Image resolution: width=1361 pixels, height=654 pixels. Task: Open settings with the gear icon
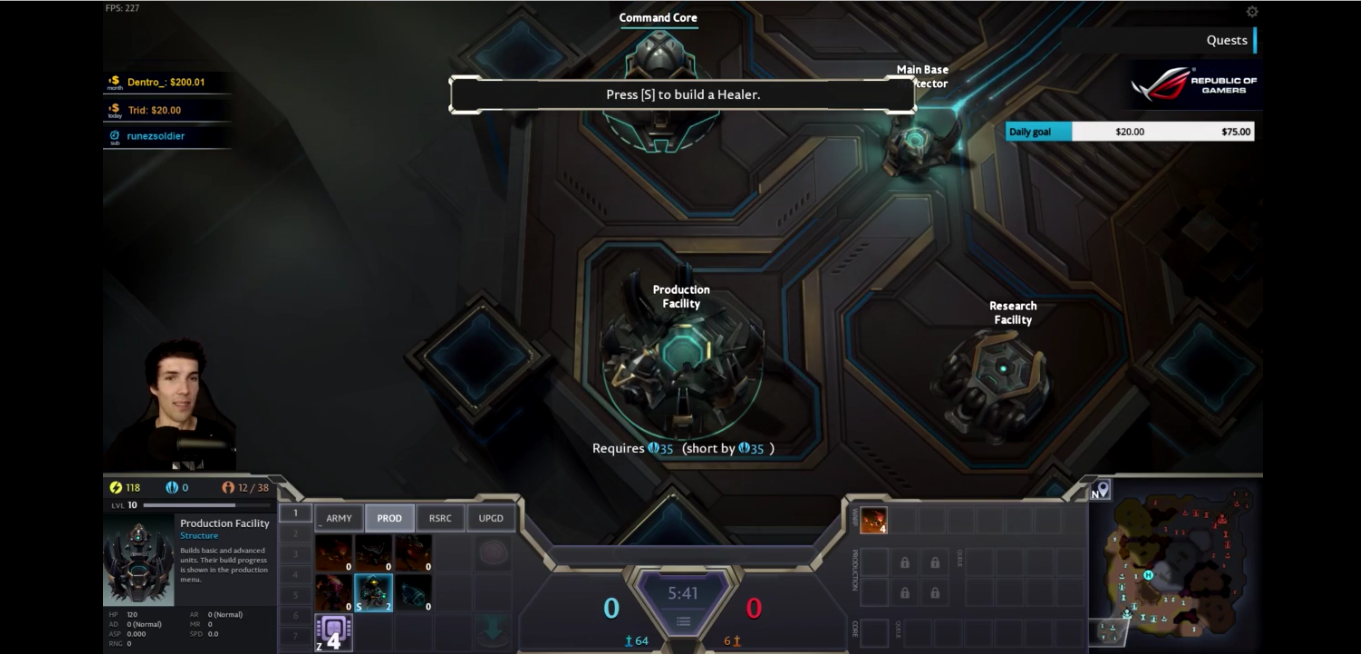tap(1252, 12)
